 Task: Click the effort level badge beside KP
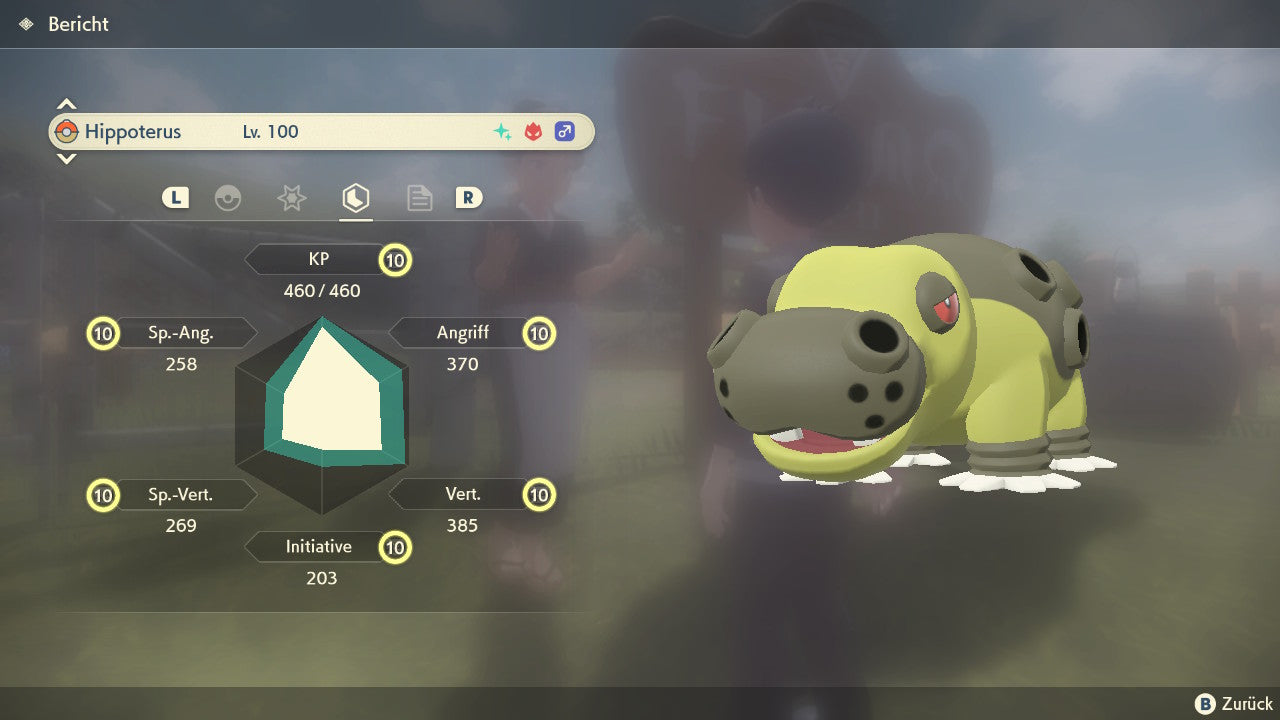(x=395, y=261)
